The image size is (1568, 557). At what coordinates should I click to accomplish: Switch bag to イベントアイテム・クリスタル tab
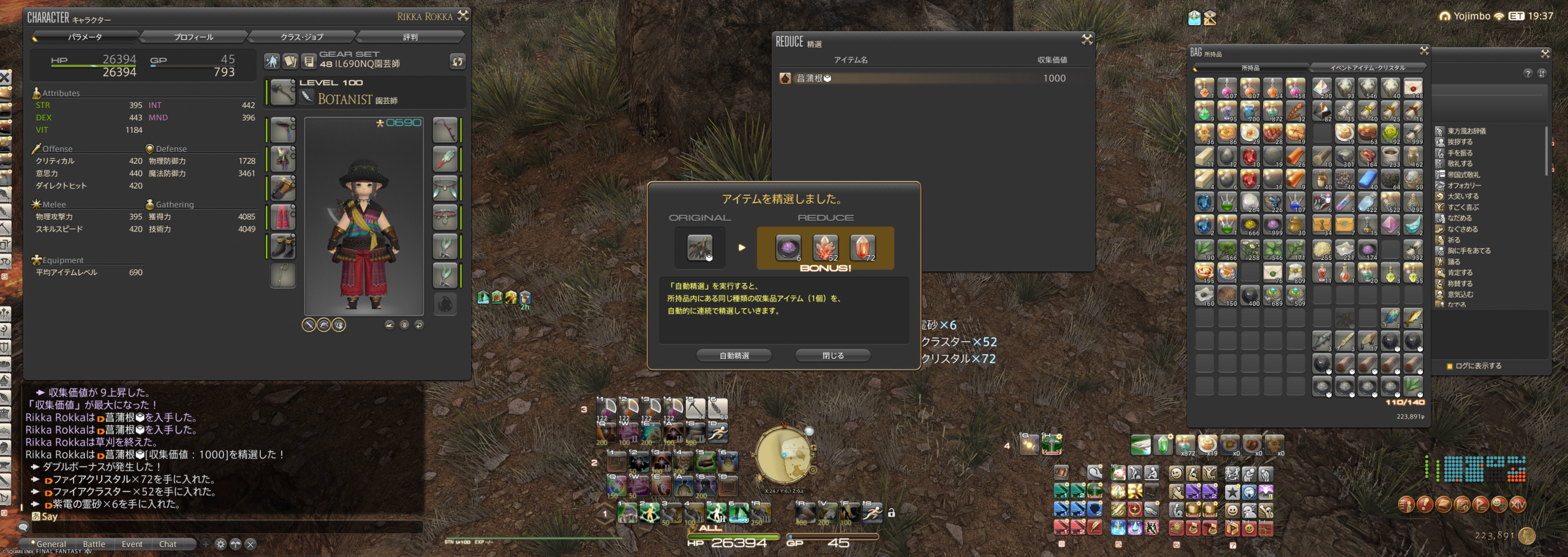pyautogui.click(x=1367, y=68)
